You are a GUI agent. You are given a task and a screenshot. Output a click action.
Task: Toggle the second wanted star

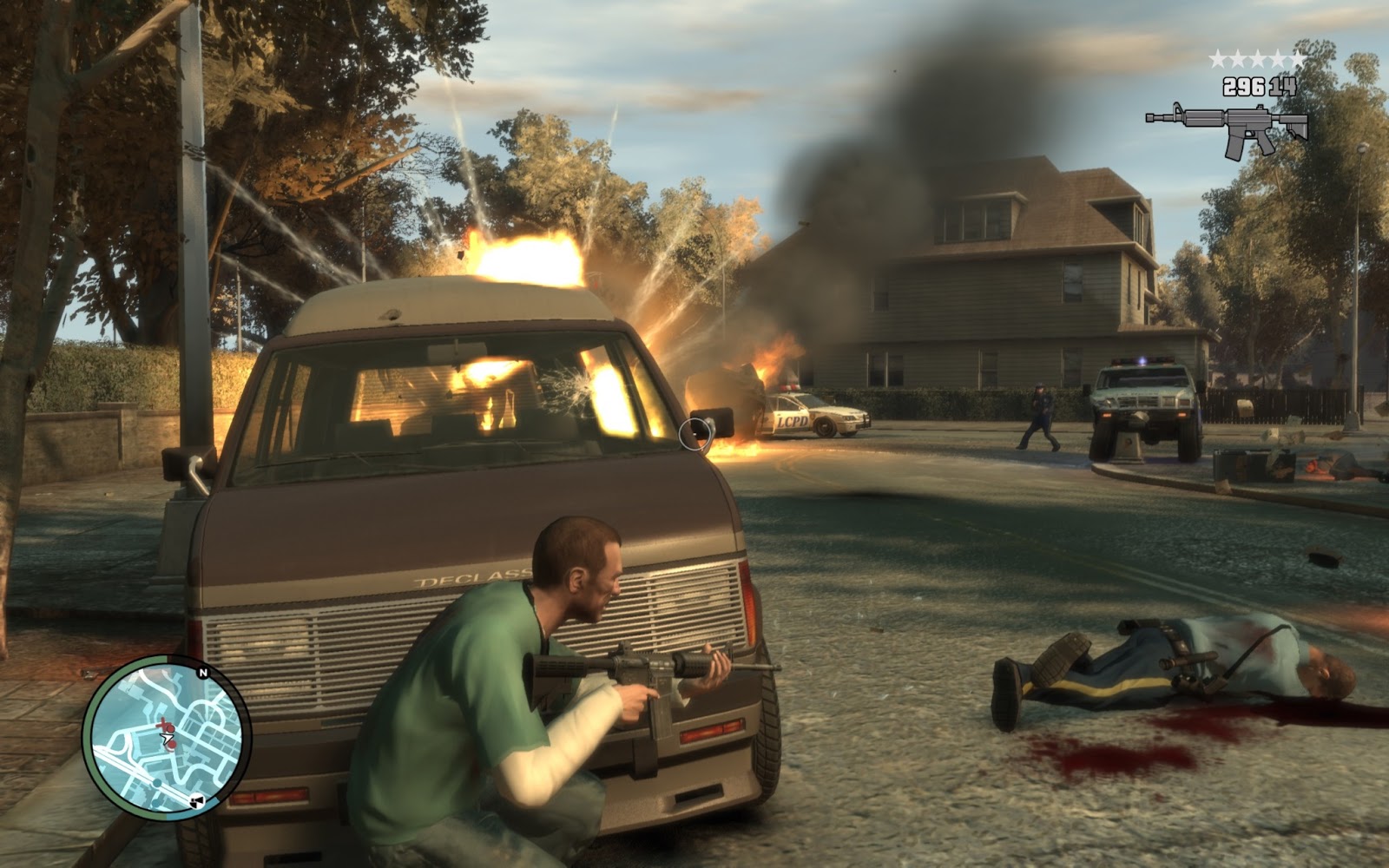click(1236, 58)
